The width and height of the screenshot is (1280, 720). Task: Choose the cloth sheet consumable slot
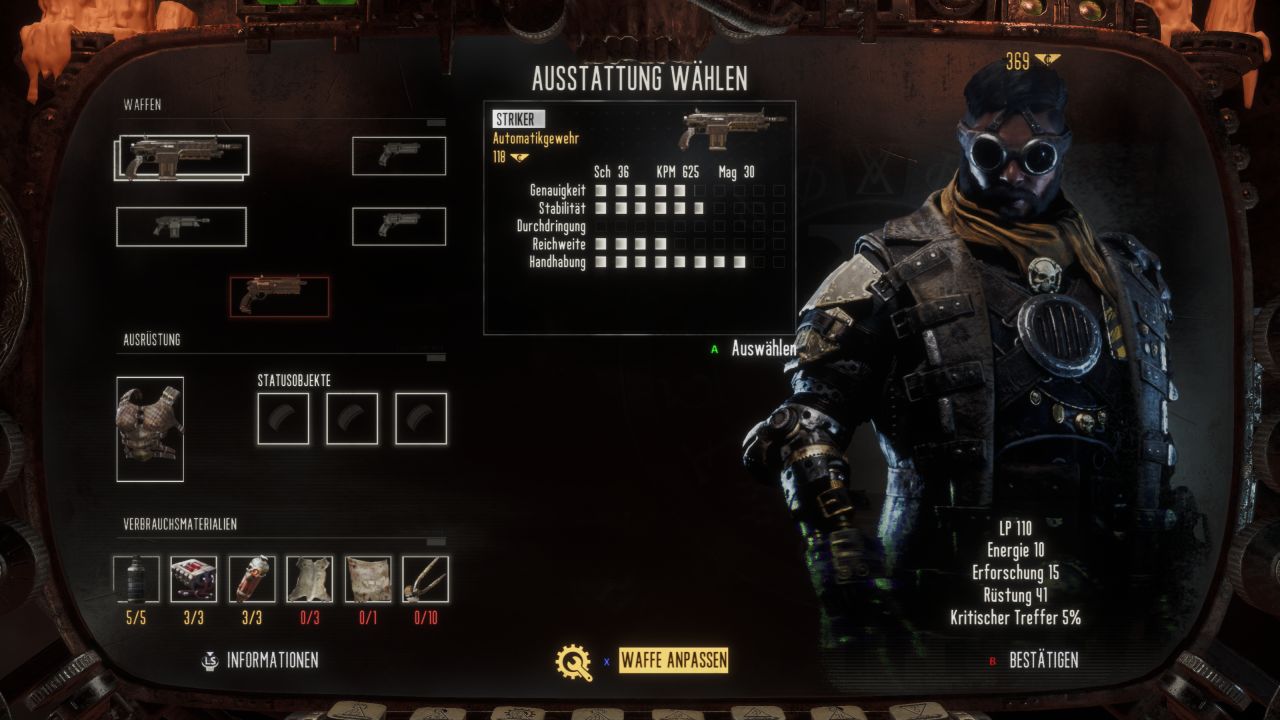(368, 579)
